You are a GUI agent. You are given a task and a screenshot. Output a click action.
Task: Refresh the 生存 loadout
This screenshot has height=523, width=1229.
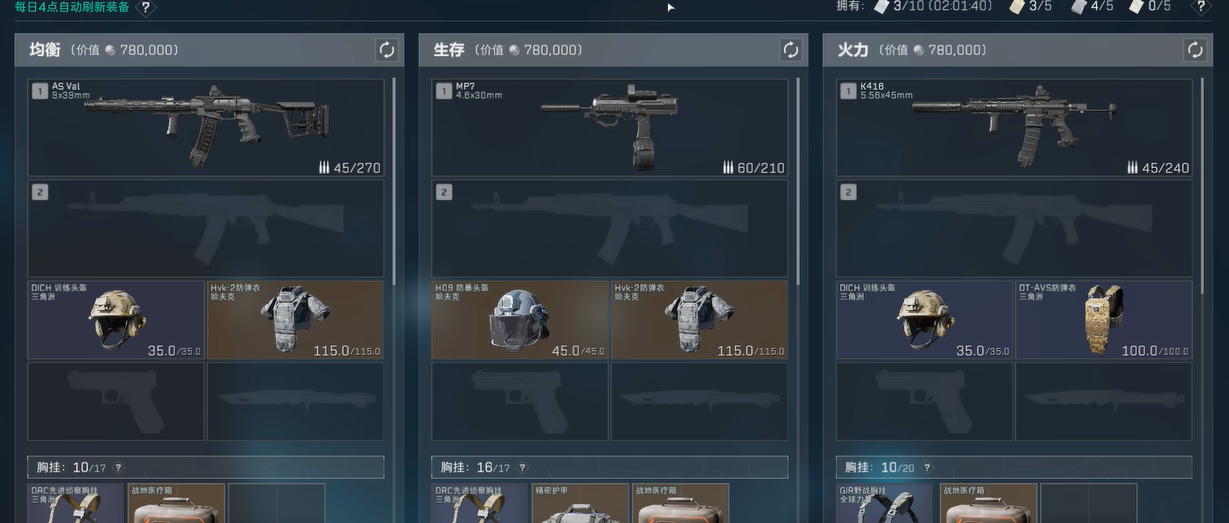(790, 50)
